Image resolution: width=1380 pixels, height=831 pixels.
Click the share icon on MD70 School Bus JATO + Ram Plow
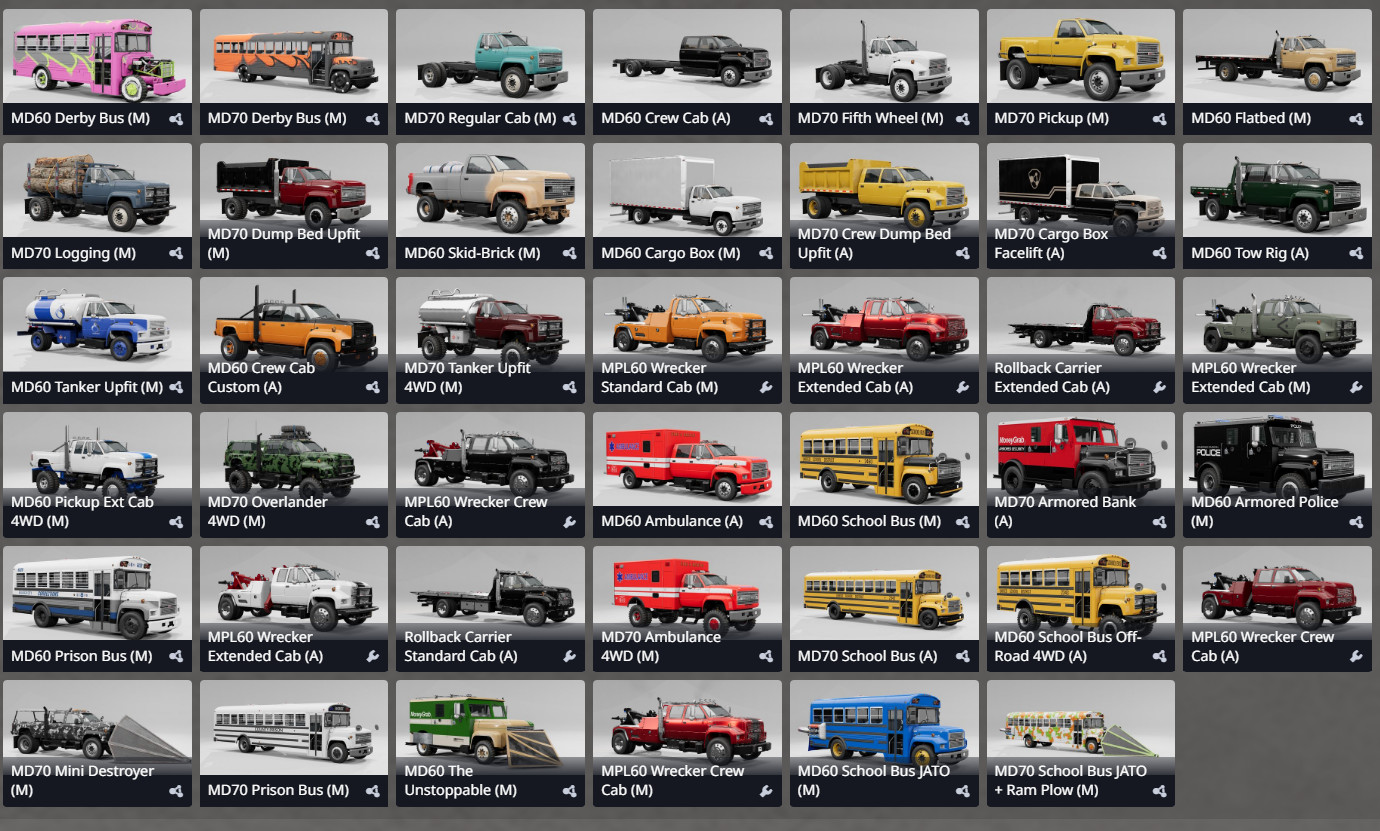[1159, 790]
